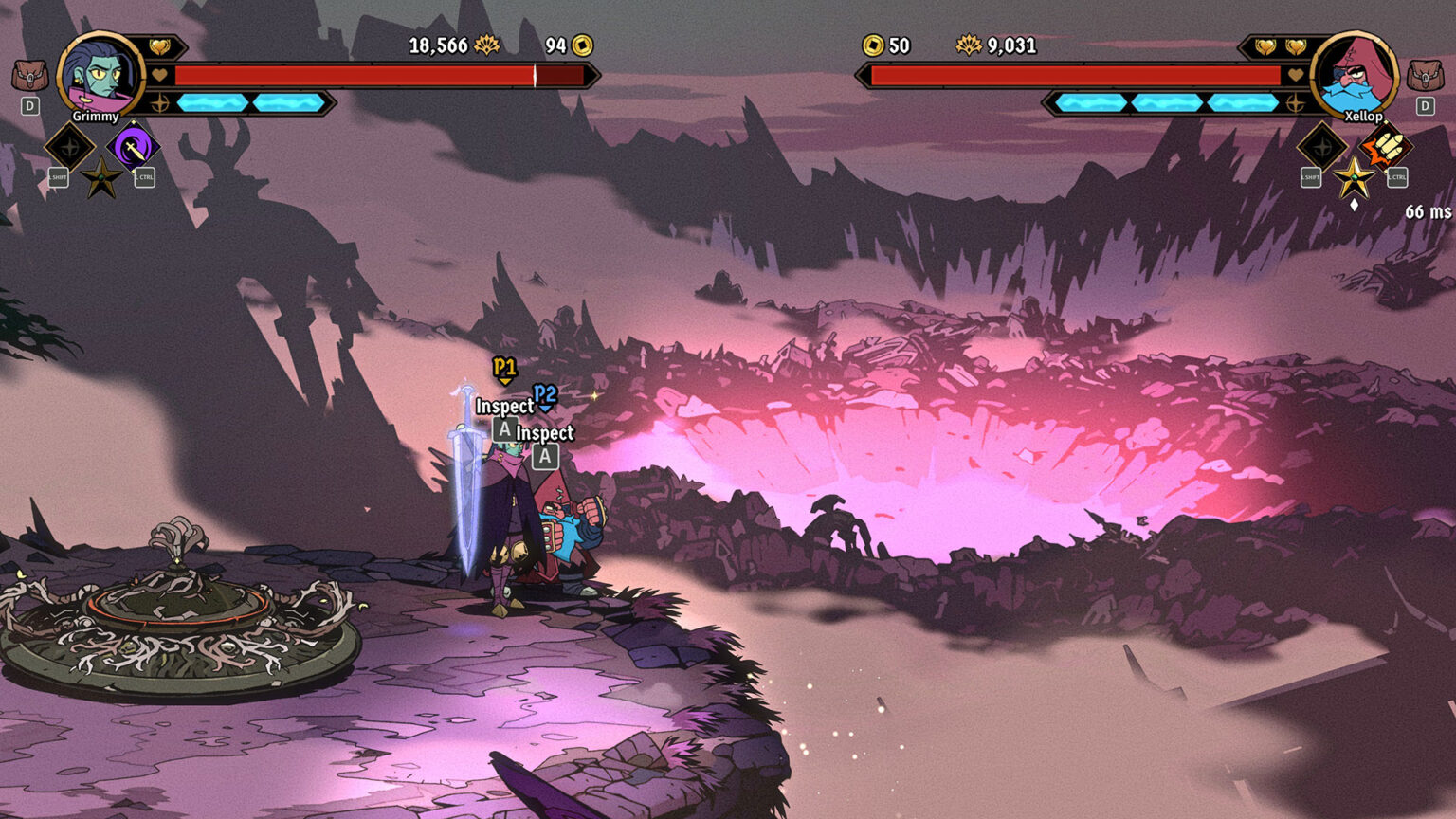Click the A button prompt under P2 Inspect
Image resolution: width=1456 pixels, height=819 pixels.
[545, 456]
